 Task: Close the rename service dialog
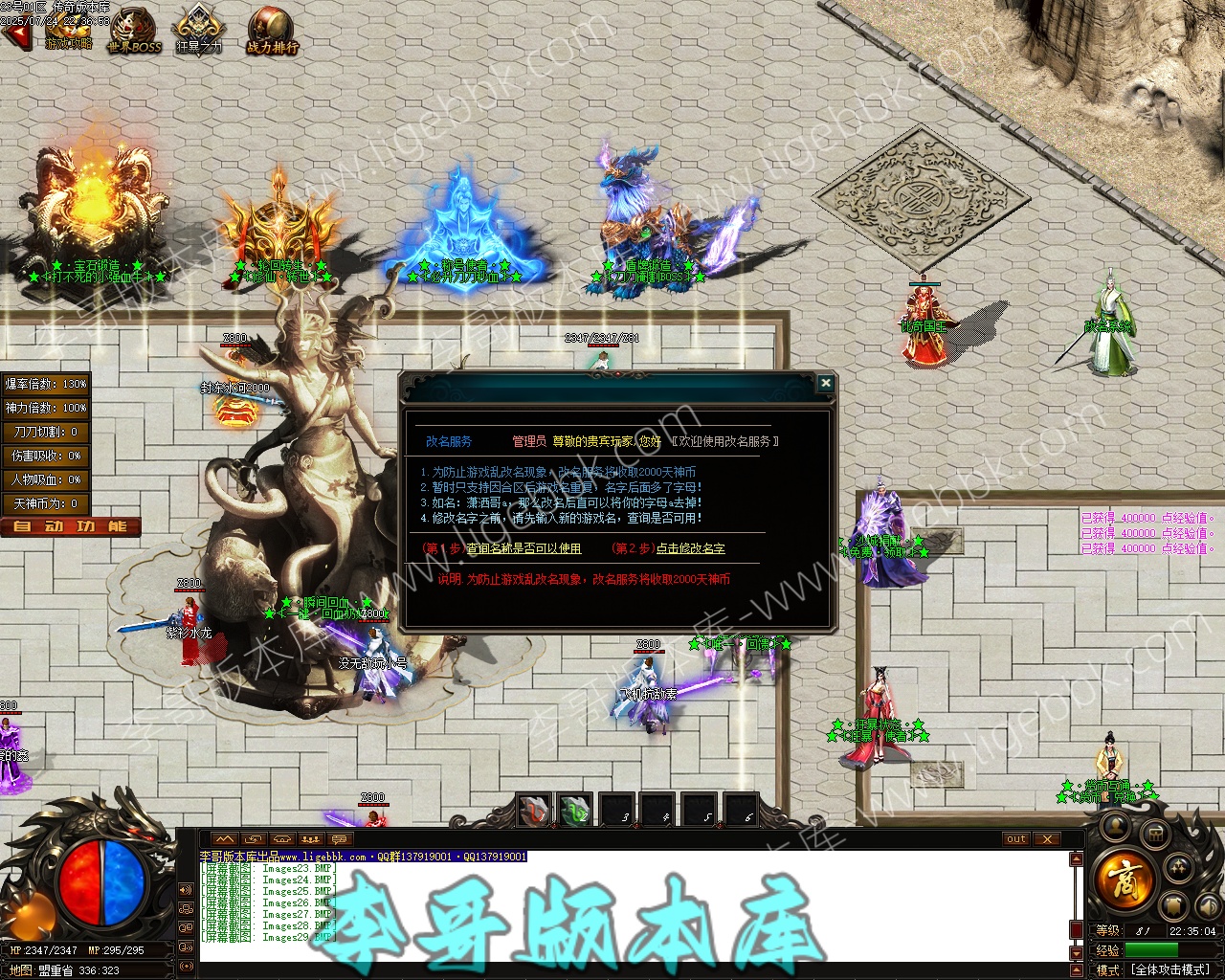(x=825, y=384)
